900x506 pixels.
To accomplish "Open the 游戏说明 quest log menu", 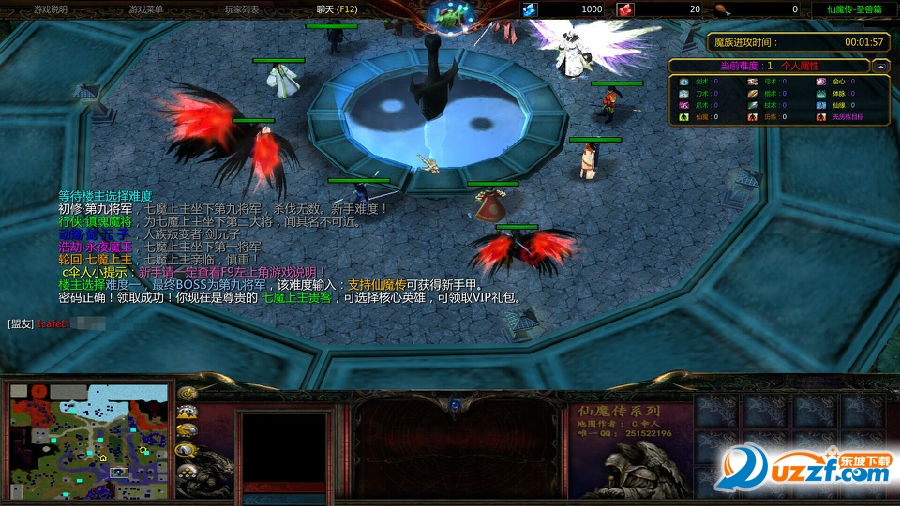I will (51, 9).
